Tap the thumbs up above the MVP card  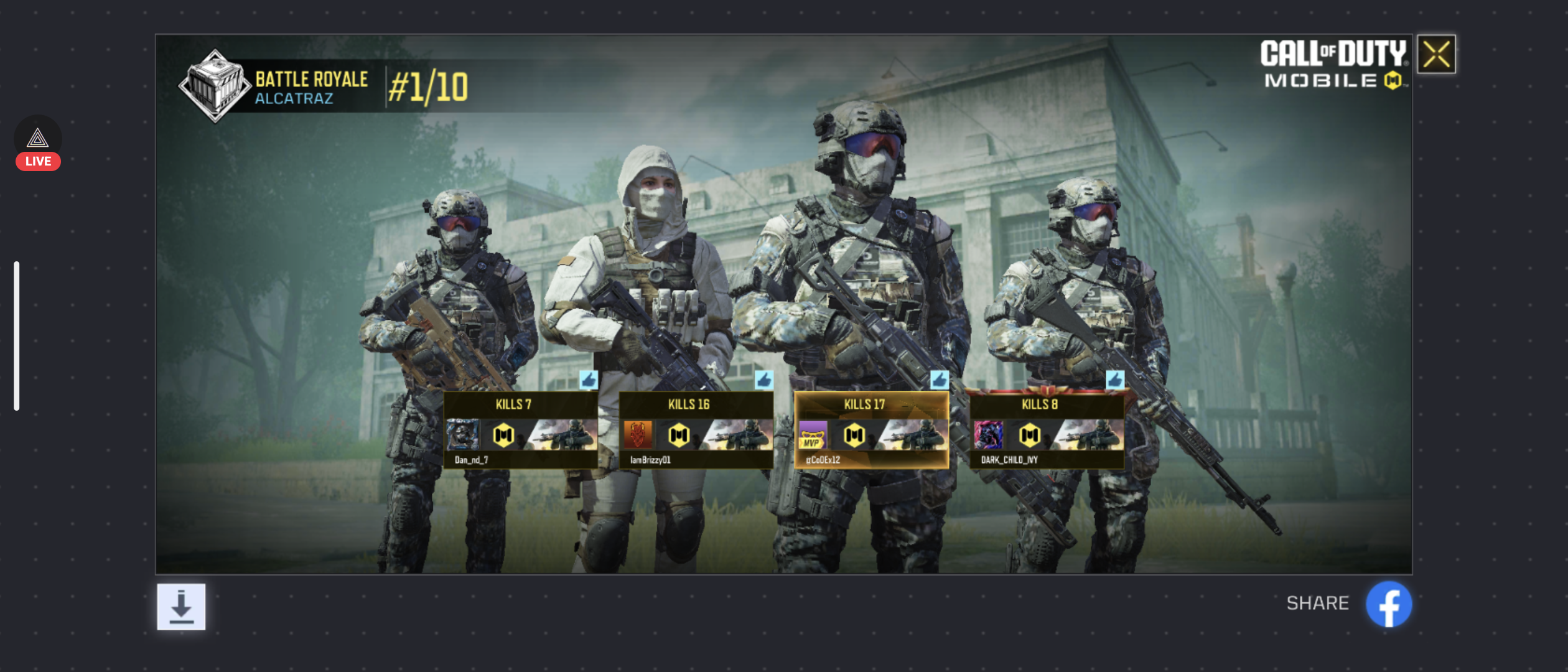pyautogui.click(x=939, y=380)
